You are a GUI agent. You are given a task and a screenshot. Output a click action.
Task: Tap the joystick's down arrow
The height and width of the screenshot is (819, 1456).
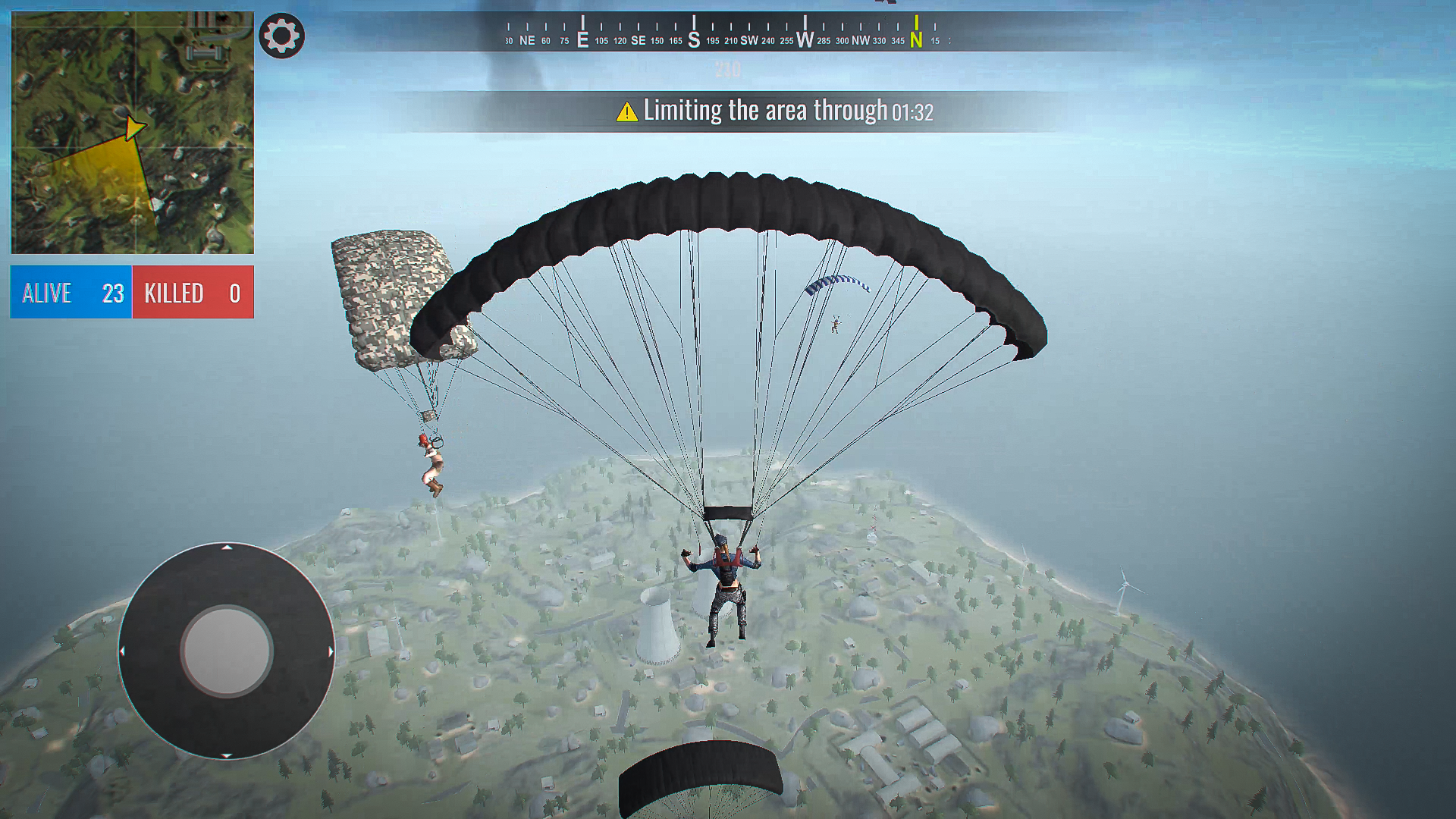tap(227, 755)
